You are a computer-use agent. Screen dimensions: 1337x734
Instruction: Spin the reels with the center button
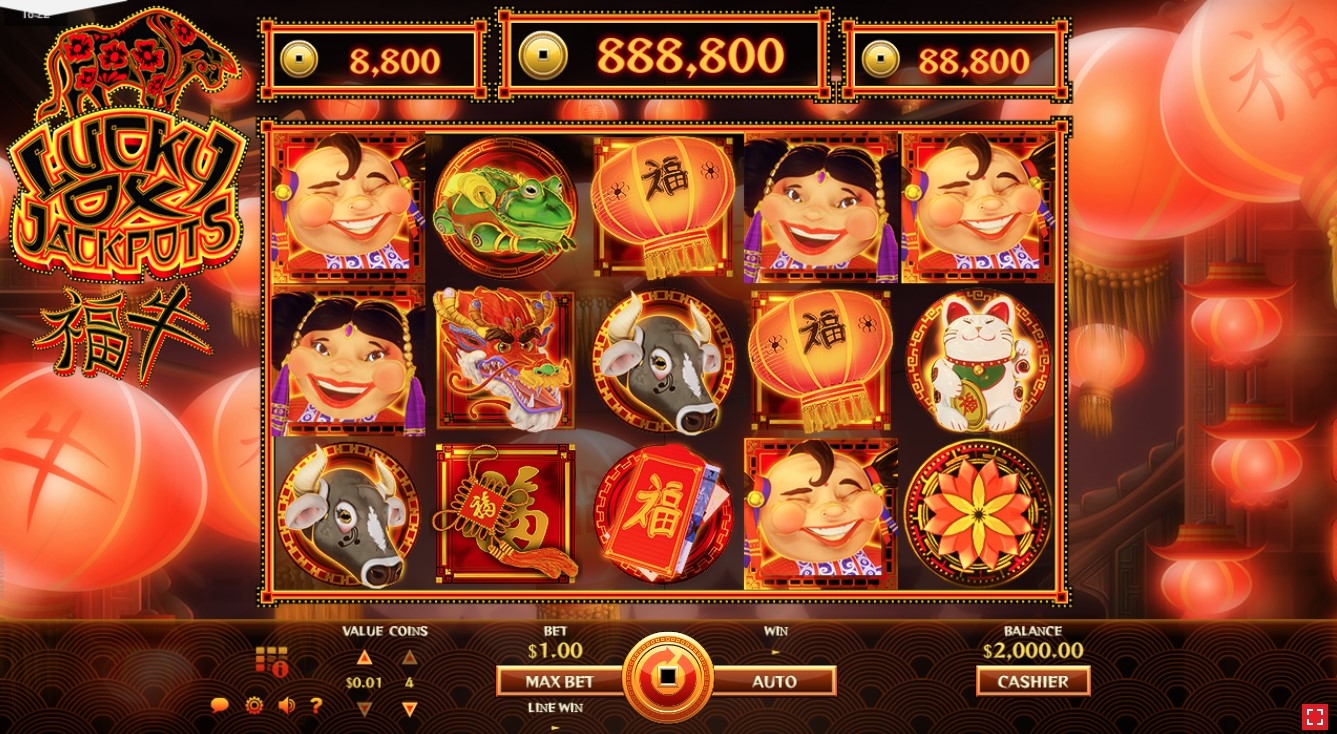click(x=667, y=677)
